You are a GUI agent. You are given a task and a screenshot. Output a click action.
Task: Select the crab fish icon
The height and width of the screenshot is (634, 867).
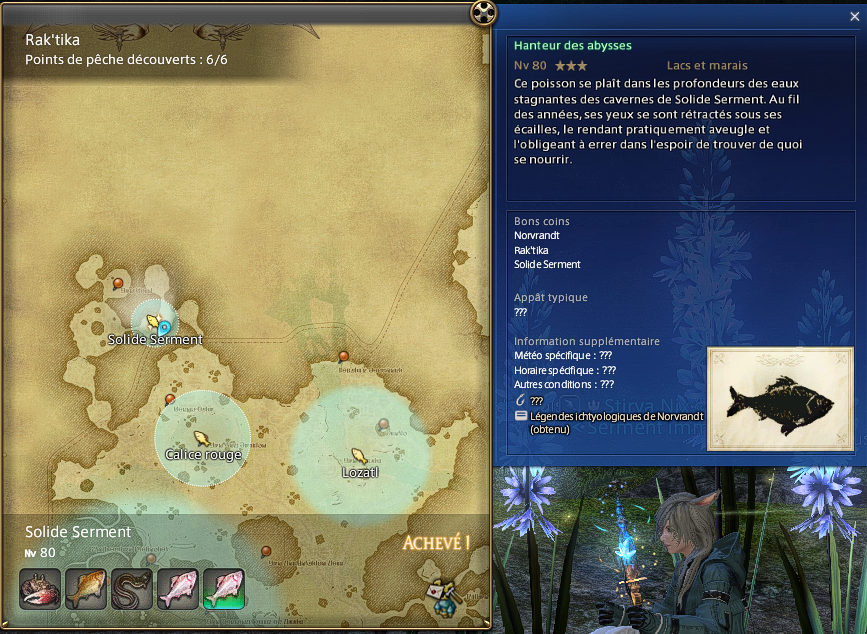pyautogui.click(x=40, y=589)
